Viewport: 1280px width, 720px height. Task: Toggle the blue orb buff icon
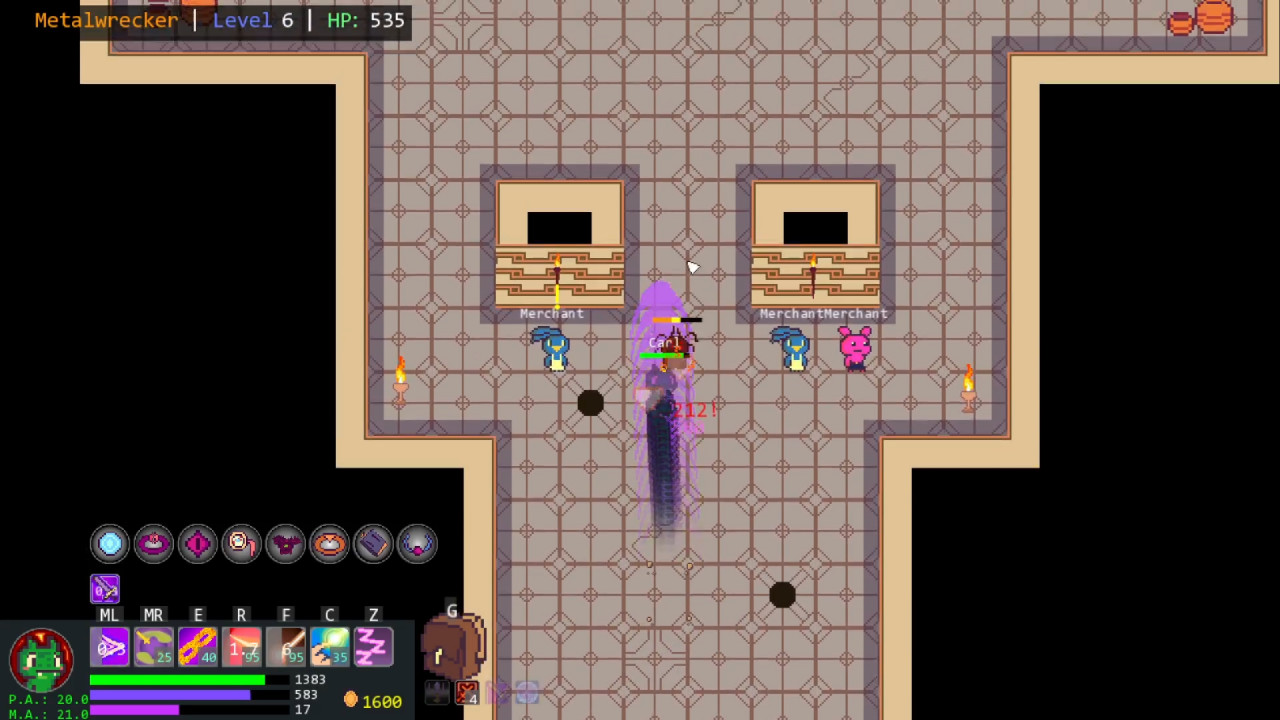(110, 543)
